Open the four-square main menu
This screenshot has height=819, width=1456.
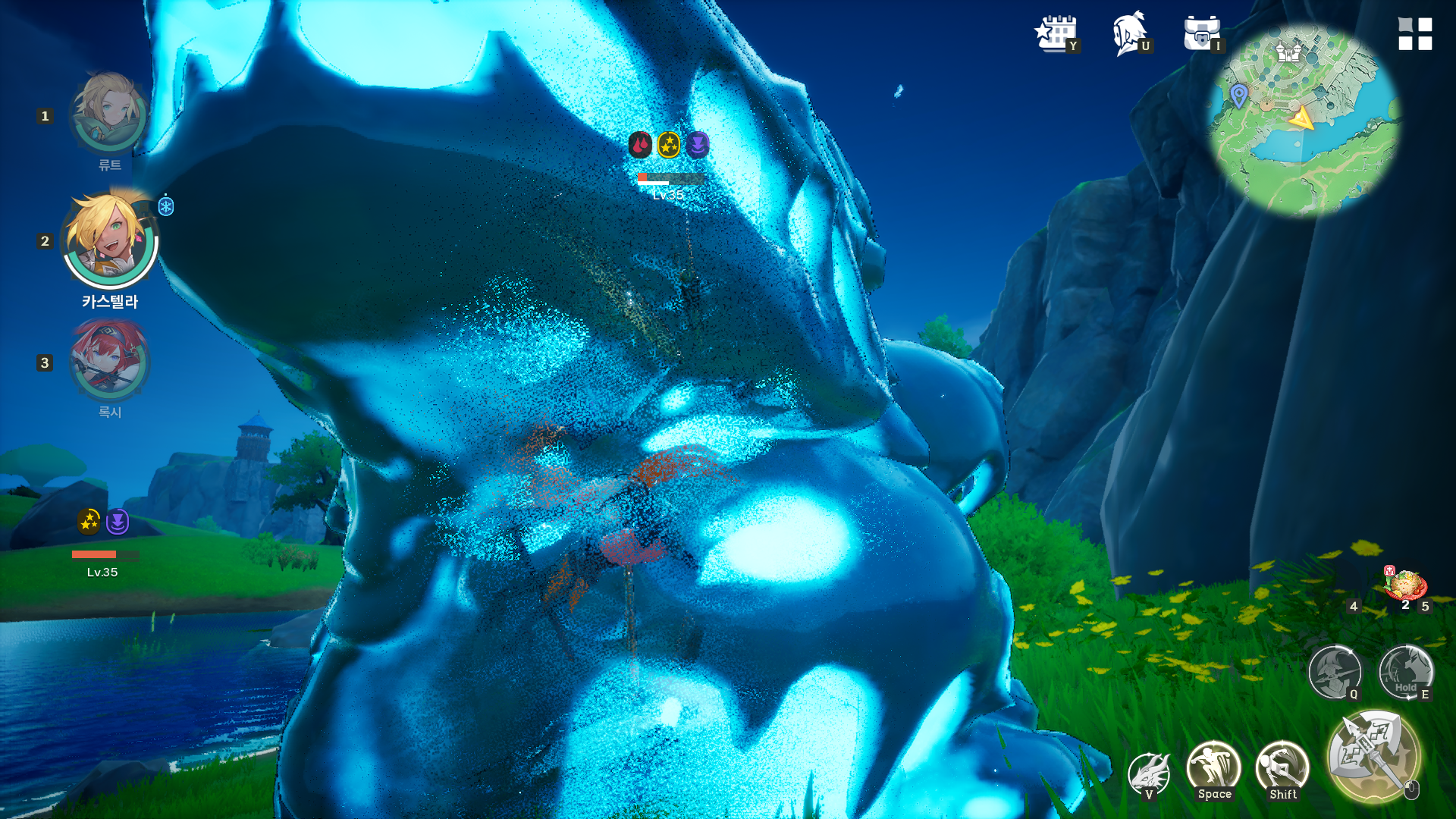tap(1415, 34)
